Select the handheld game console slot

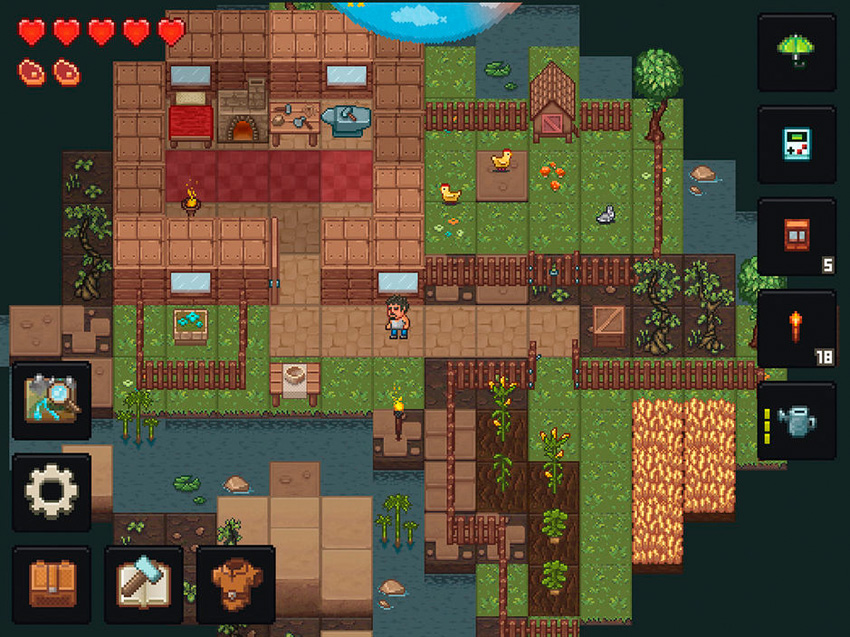click(x=796, y=144)
